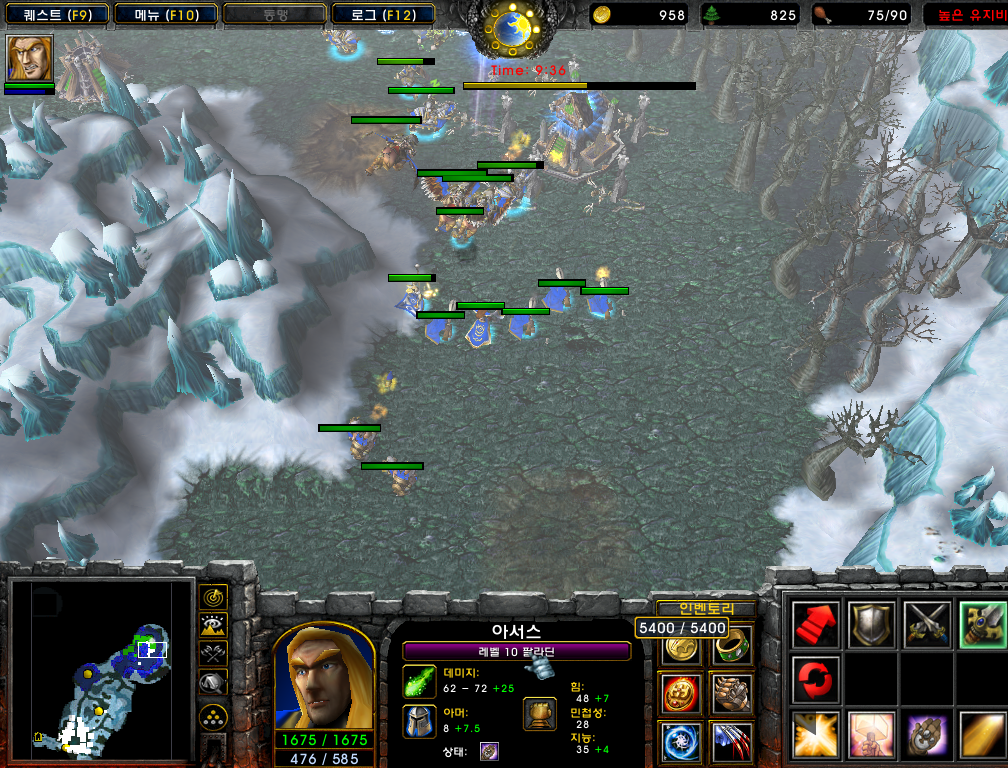Open the 메뉴 (F10) game menu
1008x768 pixels.
click(165, 15)
